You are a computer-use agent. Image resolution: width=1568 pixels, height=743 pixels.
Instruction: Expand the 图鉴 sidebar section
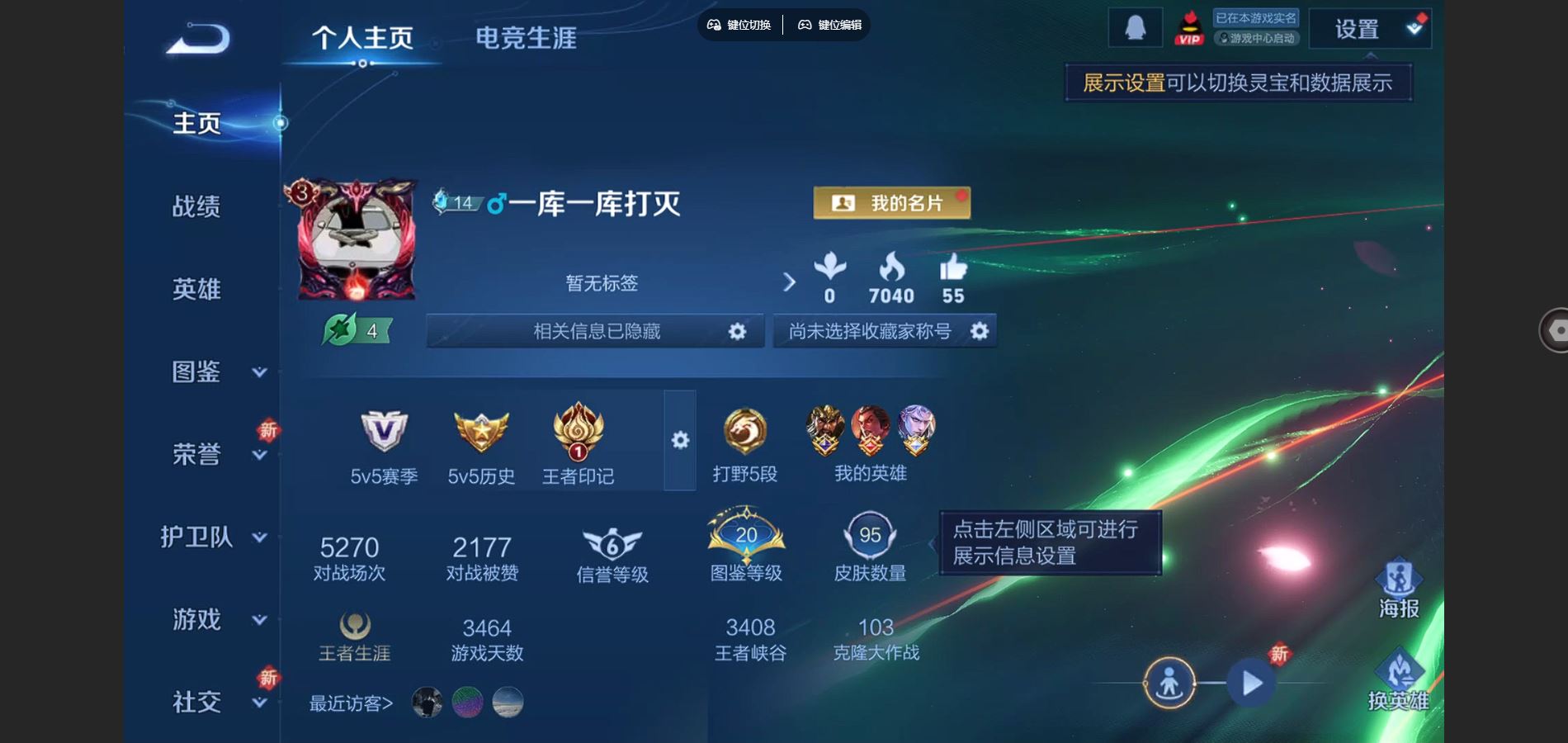196,372
